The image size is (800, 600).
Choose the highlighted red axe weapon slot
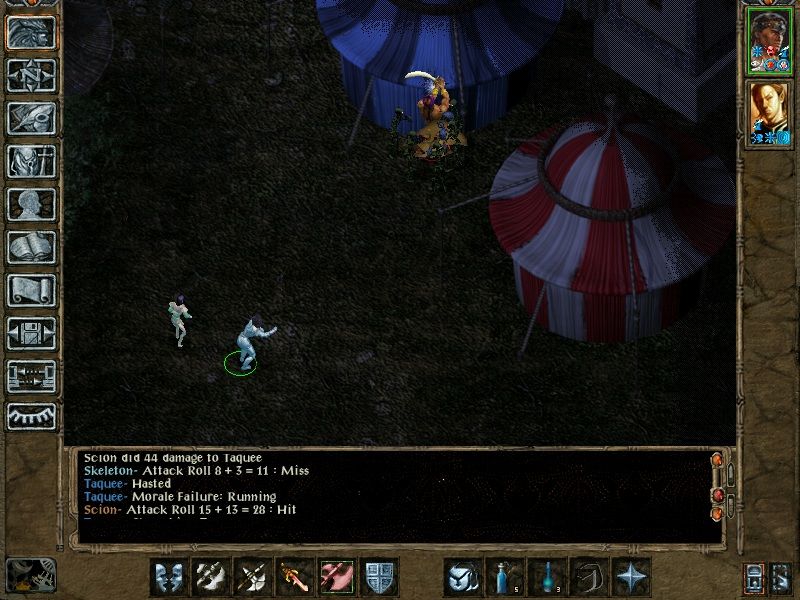[337, 577]
